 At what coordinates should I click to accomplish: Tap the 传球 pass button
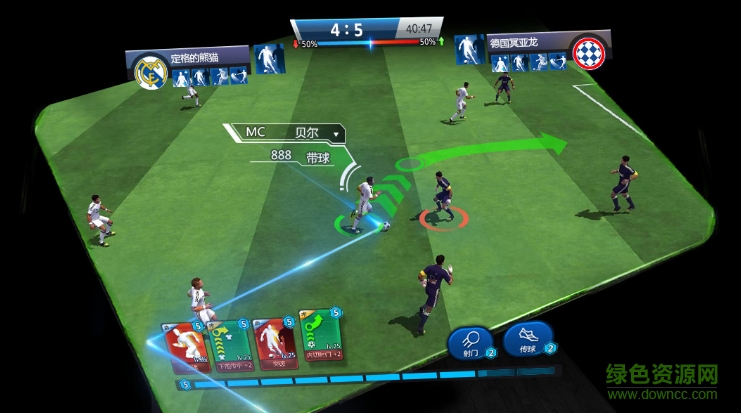[x=523, y=340]
